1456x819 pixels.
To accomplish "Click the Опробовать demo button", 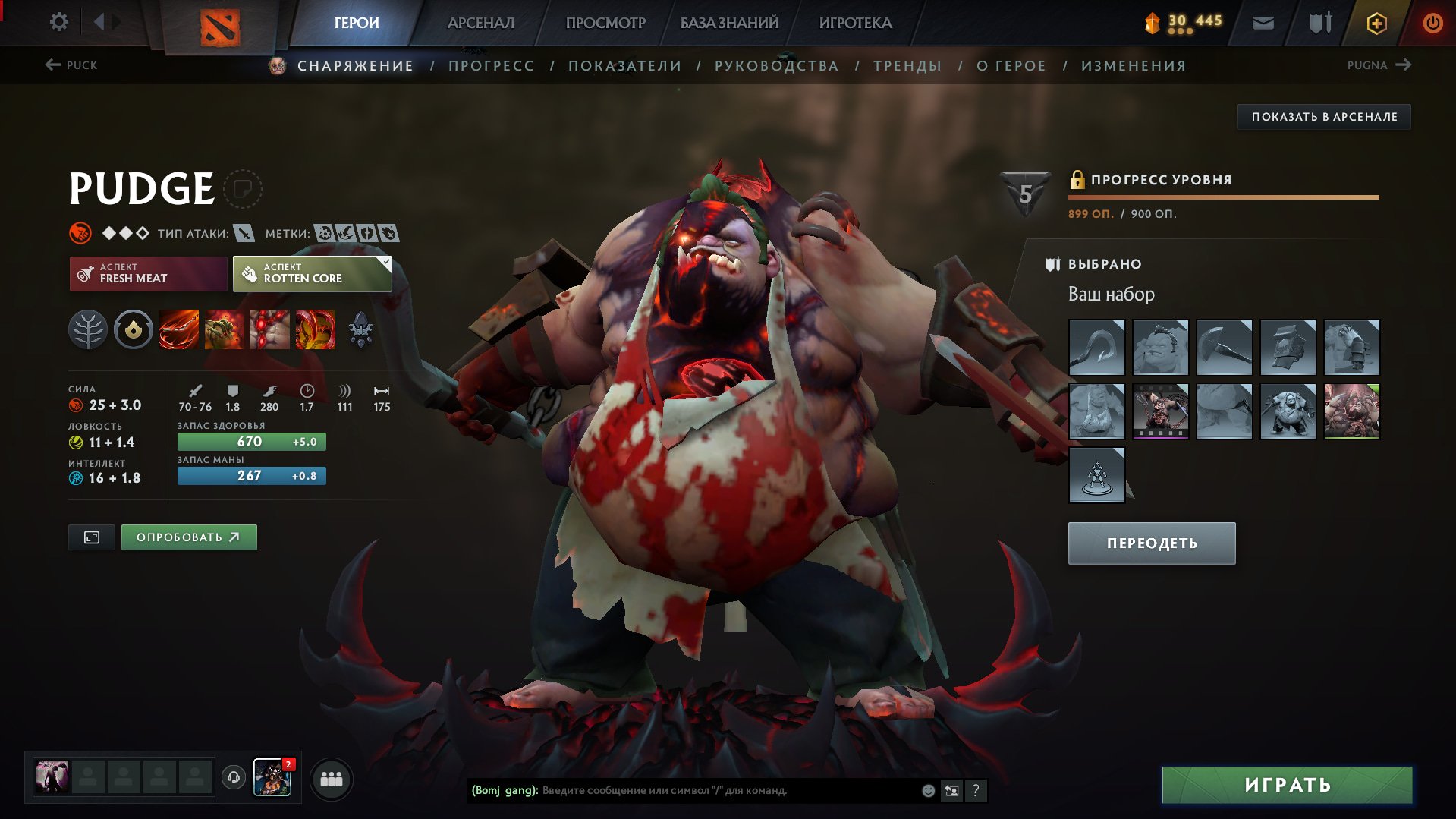I will [x=189, y=537].
